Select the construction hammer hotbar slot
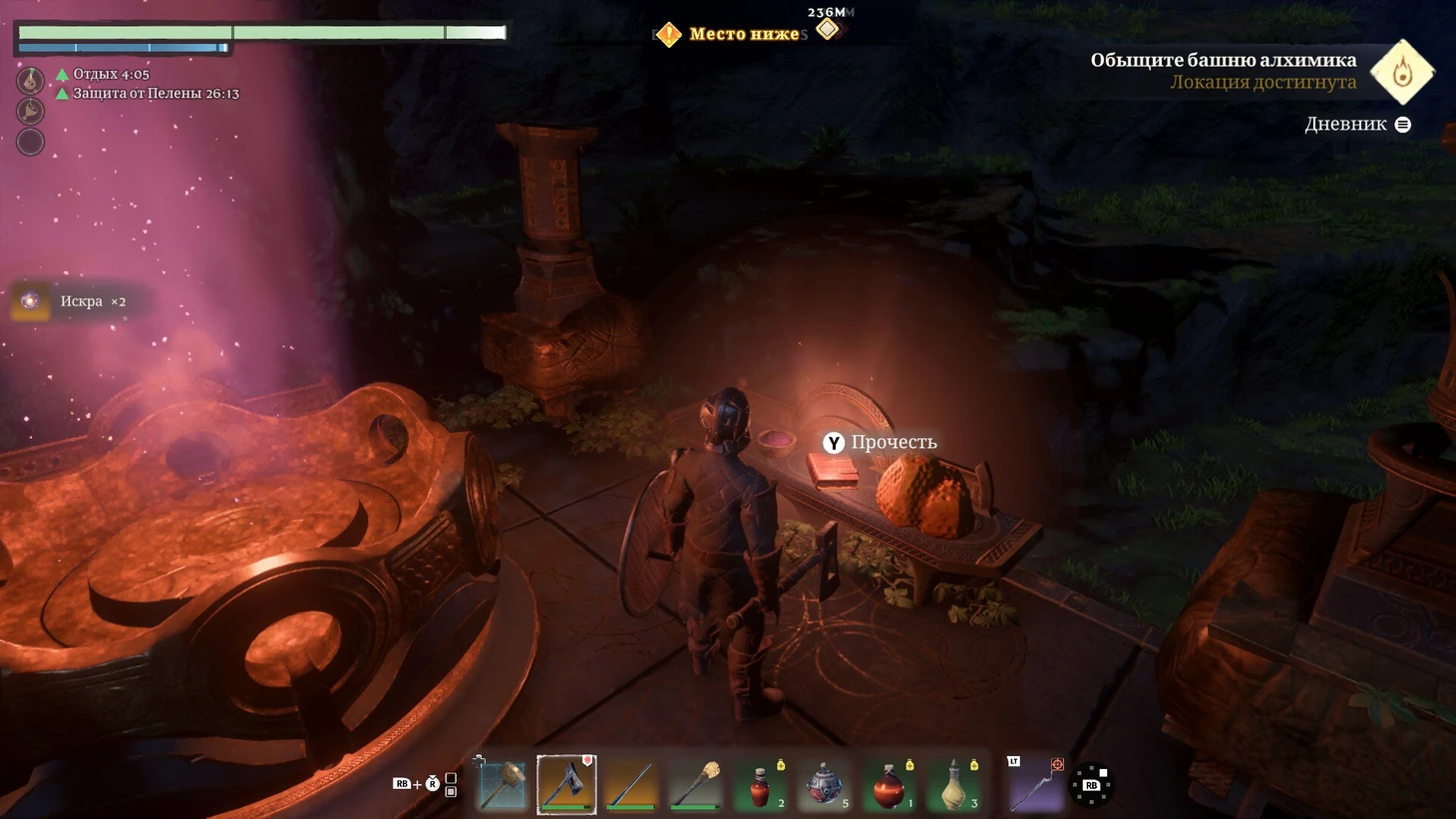The width and height of the screenshot is (1456, 819). 502,784
